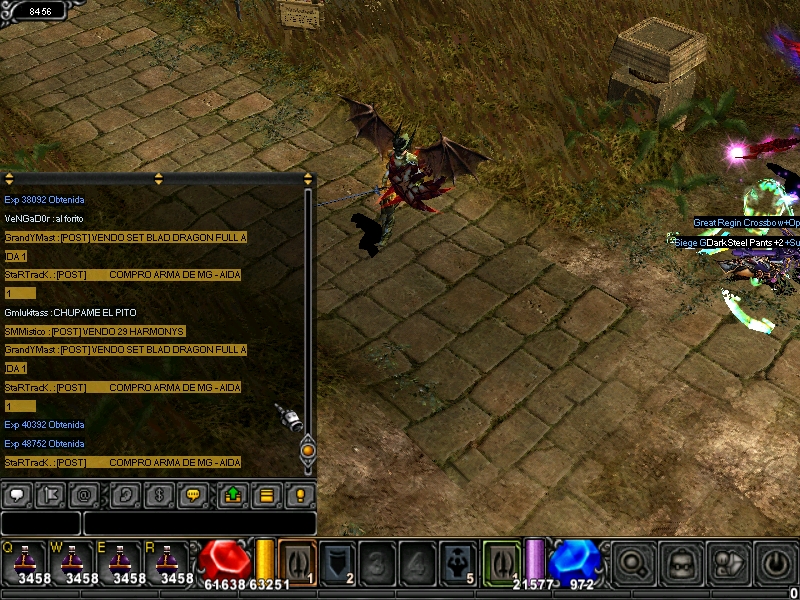This screenshot has width=800, height=600.
Task: Toggle the flag chat filter button
Action: click(x=50, y=494)
